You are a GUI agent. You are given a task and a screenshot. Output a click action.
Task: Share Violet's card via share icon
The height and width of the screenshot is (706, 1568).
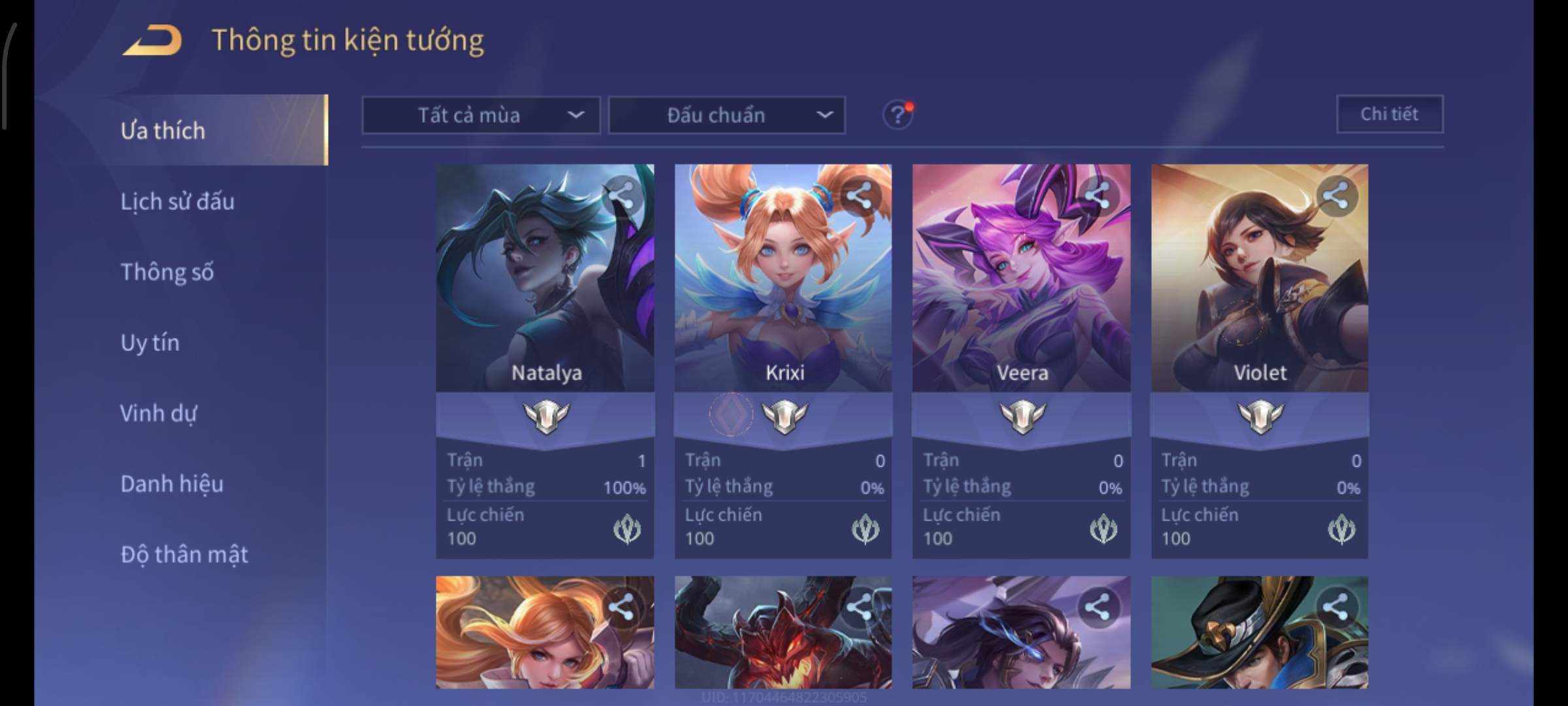(1336, 195)
